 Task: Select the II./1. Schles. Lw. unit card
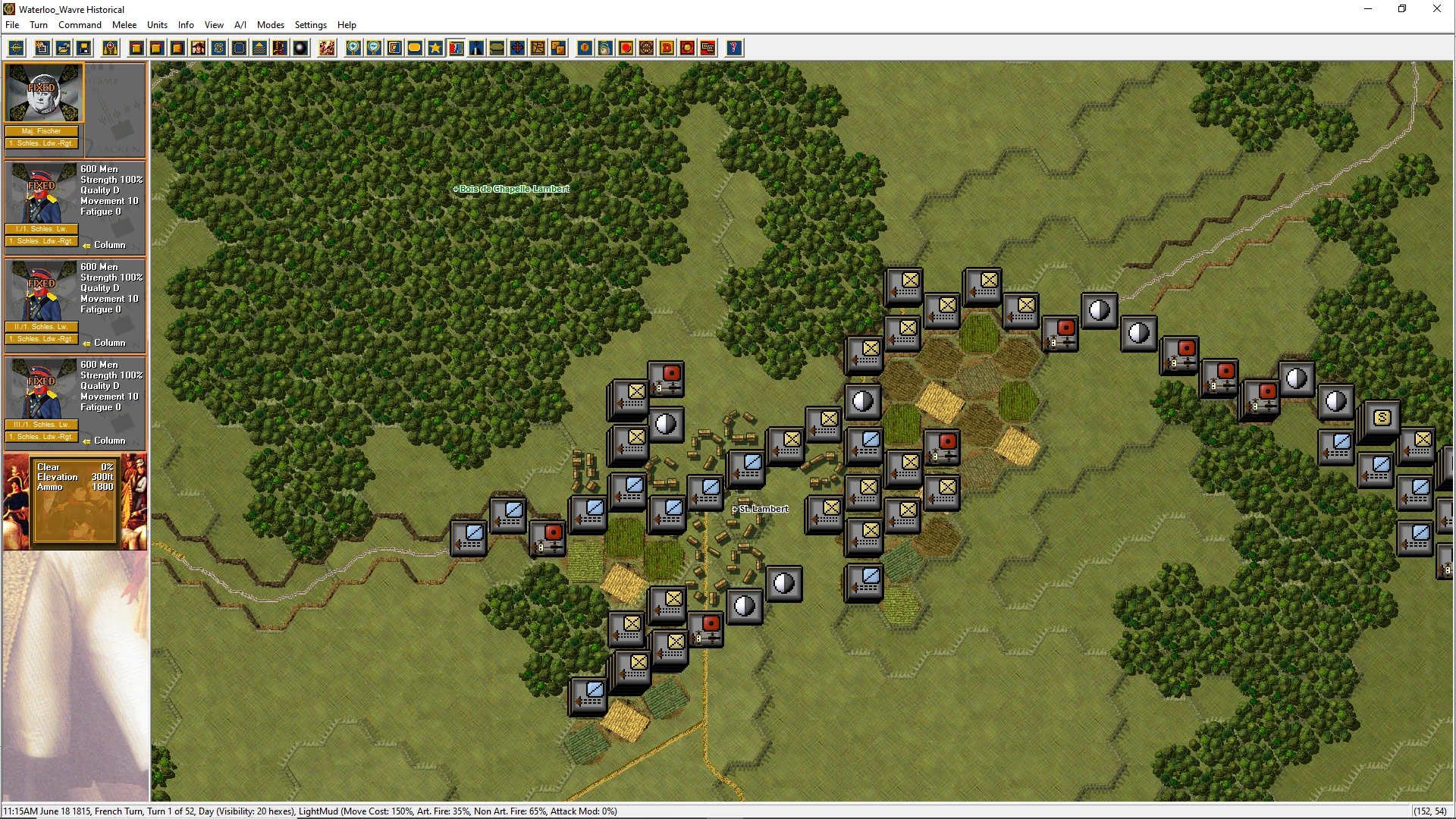(74, 303)
